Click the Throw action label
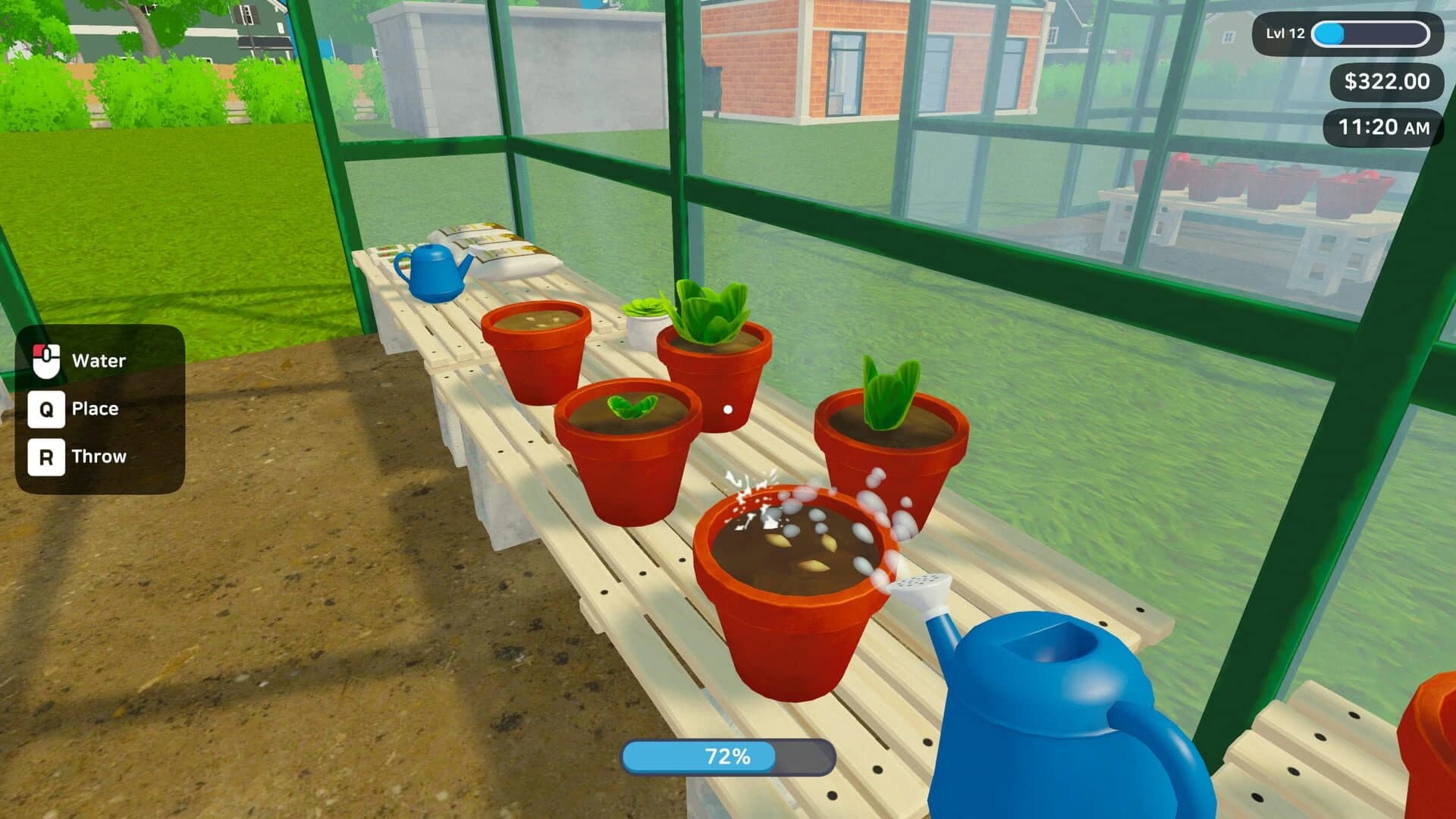Screen dimensions: 1456x819 pyautogui.click(x=99, y=456)
